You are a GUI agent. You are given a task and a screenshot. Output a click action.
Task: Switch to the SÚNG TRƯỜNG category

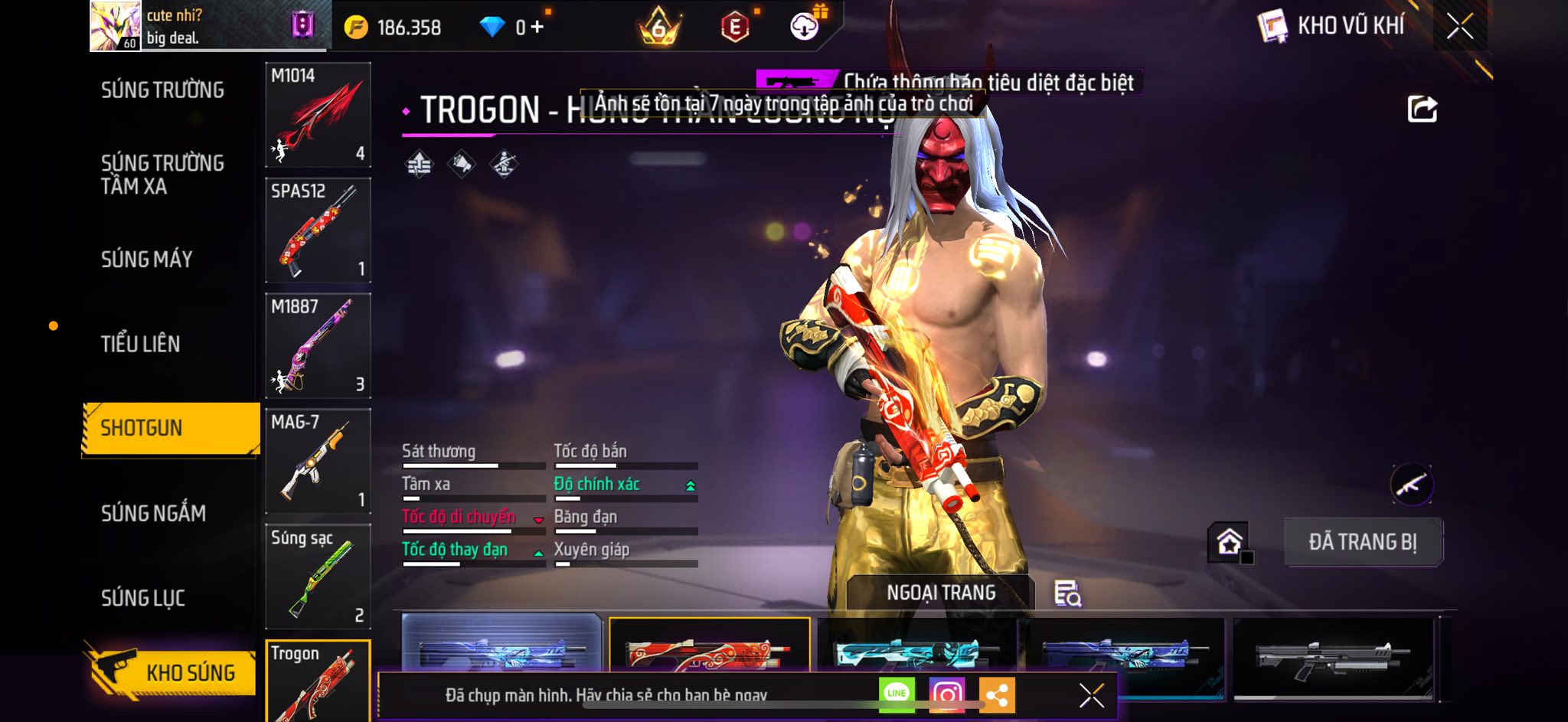tap(162, 90)
